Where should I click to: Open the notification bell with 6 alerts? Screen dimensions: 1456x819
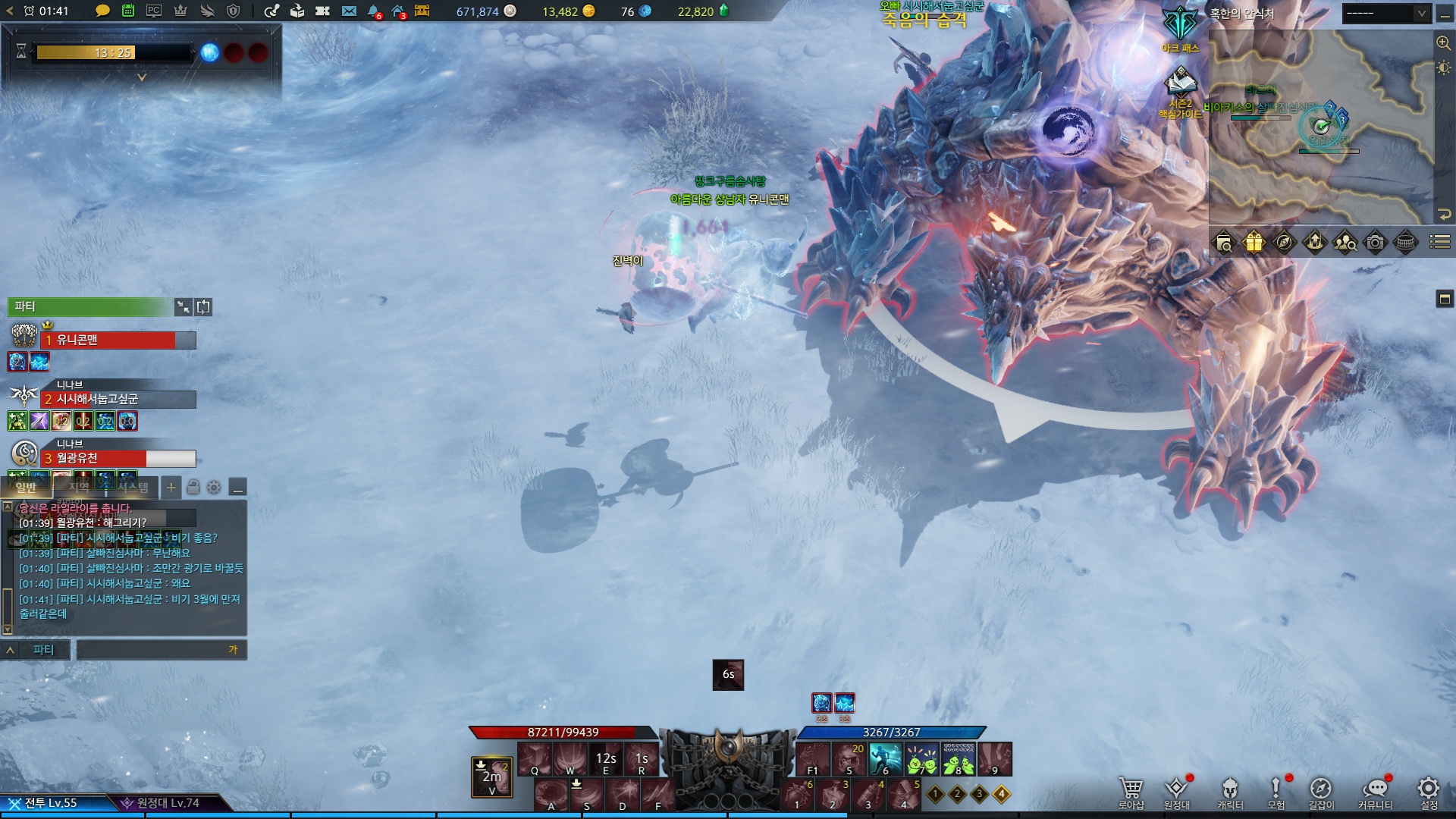click(374, 11)
